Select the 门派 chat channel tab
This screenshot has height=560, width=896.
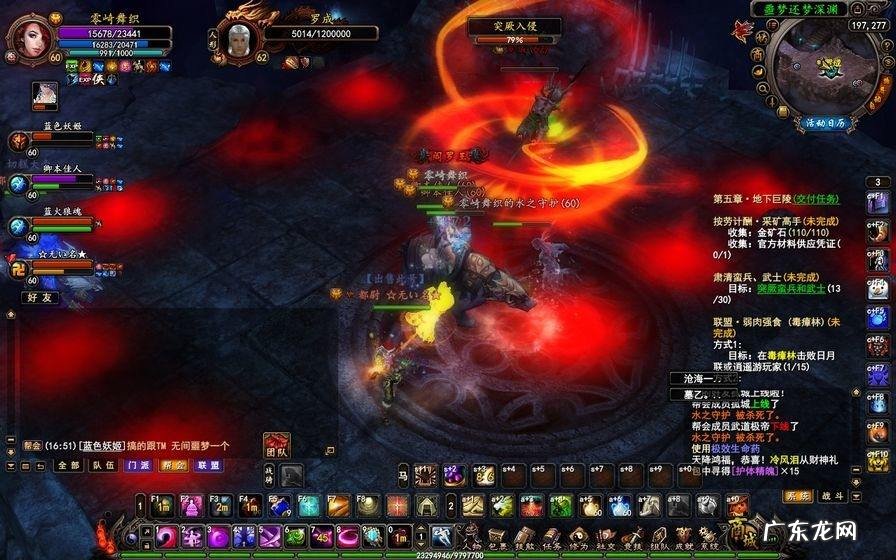pos(139,465)
